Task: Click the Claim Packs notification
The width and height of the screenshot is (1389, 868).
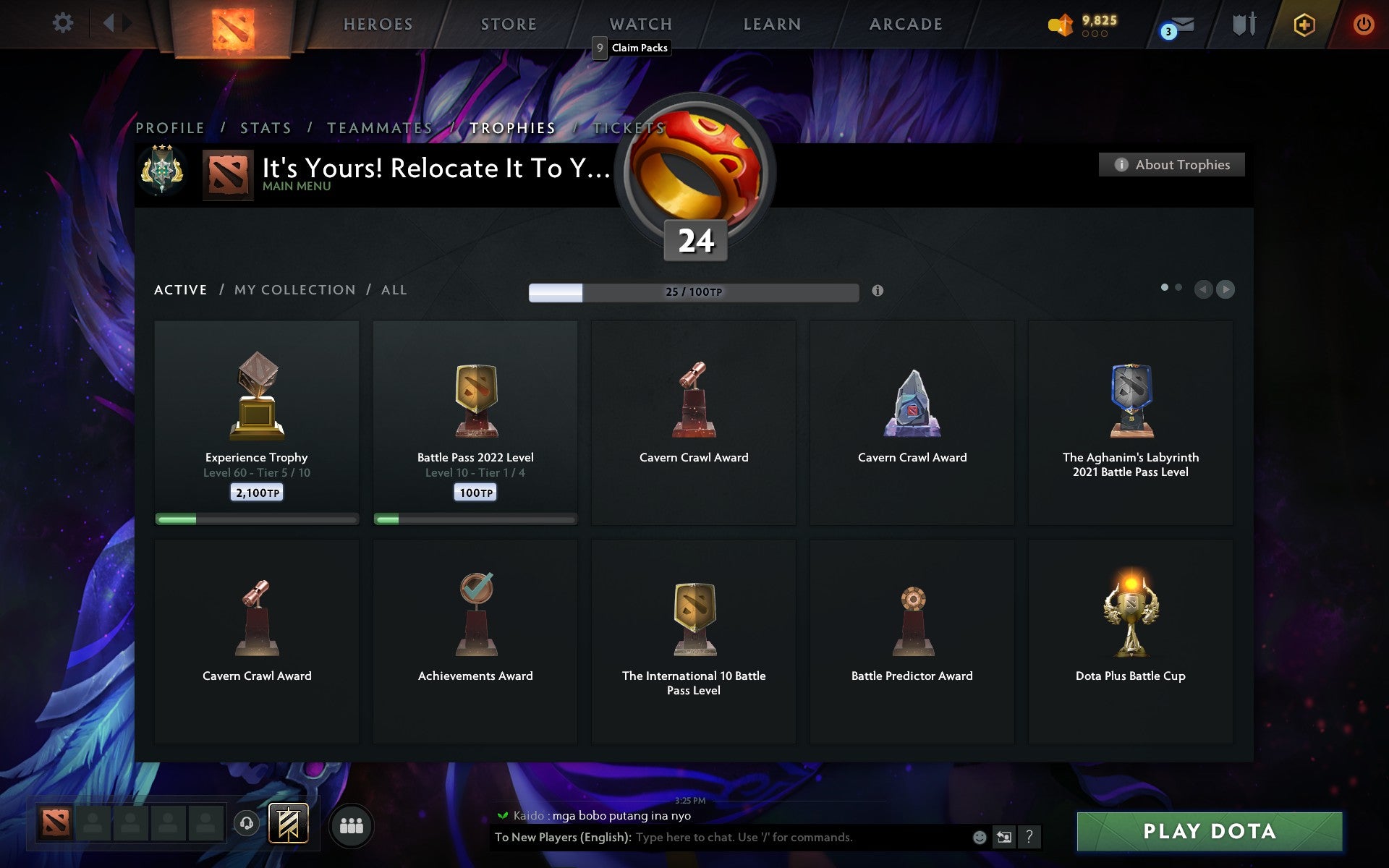Action: point(631,48)
